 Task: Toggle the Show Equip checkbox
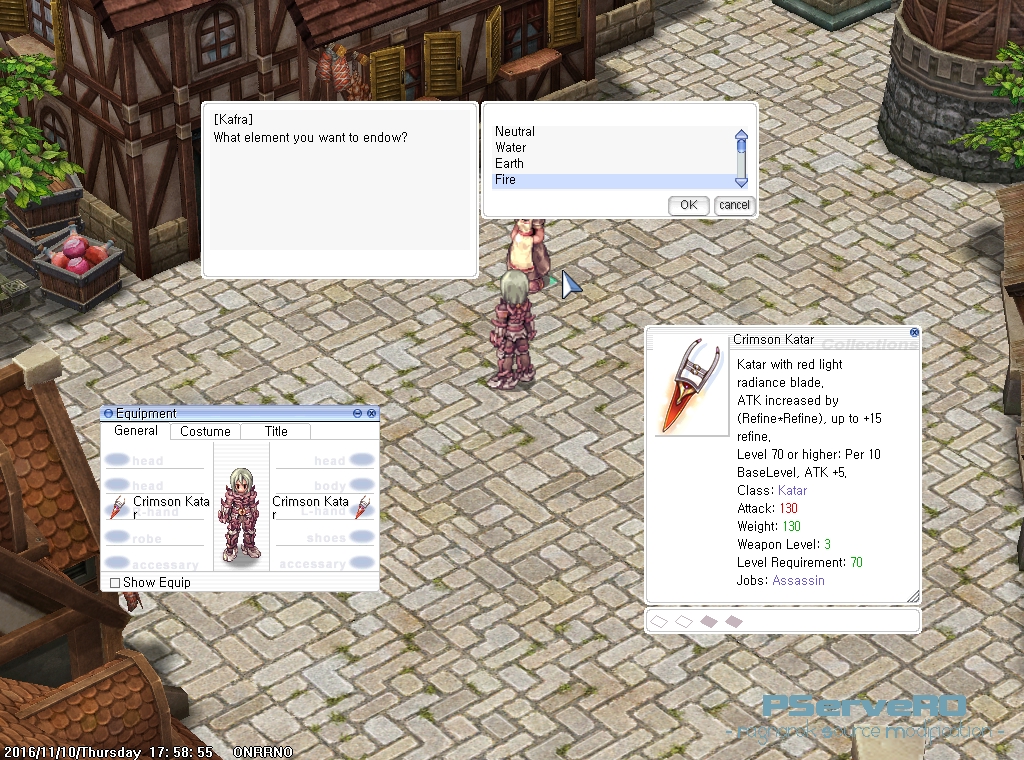pyautogui.click(x=115, y=583)
